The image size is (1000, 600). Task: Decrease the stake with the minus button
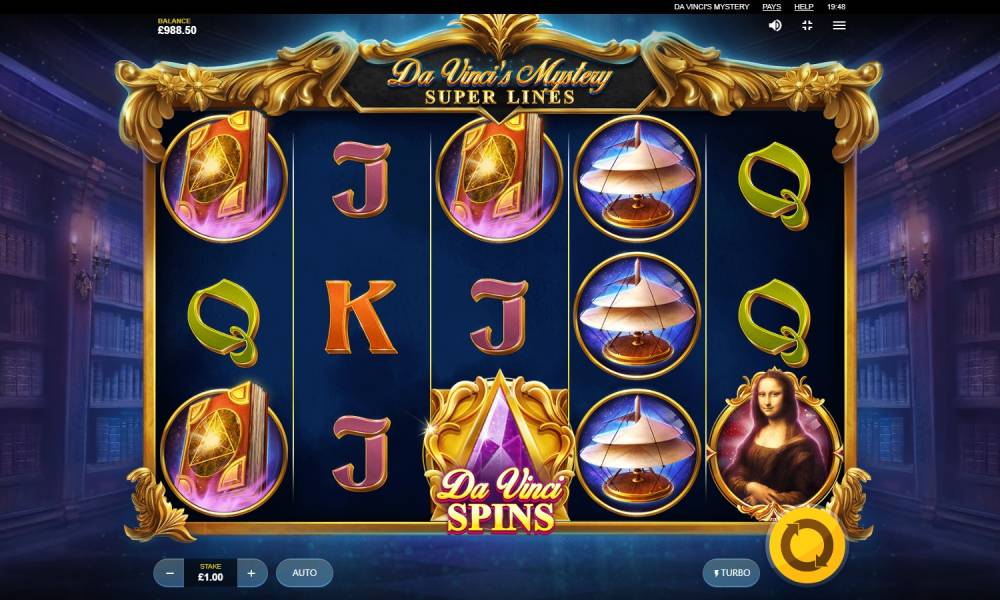(170, 573)
